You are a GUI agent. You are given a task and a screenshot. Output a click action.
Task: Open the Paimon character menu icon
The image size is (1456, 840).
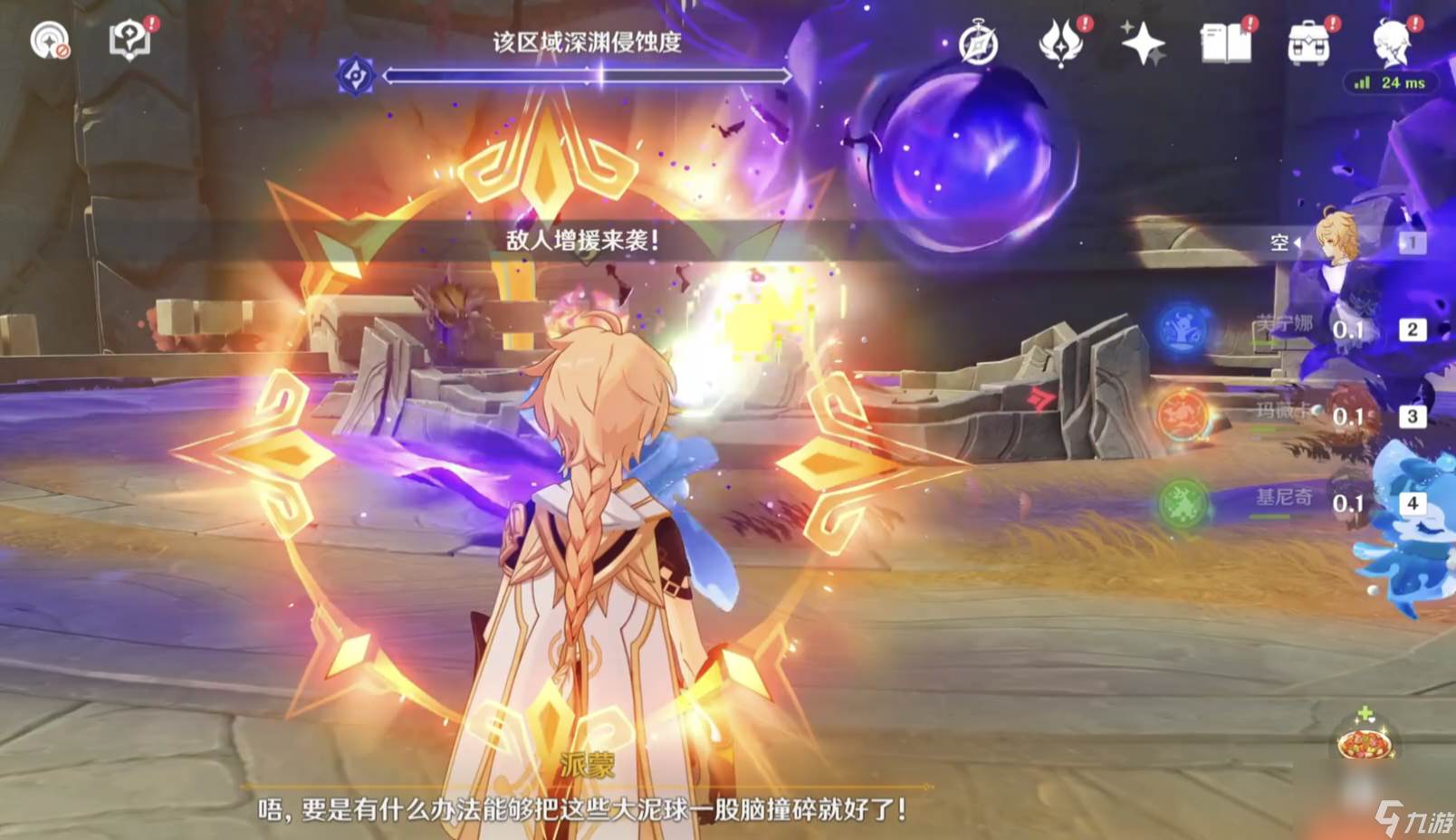coord(1393,43)
